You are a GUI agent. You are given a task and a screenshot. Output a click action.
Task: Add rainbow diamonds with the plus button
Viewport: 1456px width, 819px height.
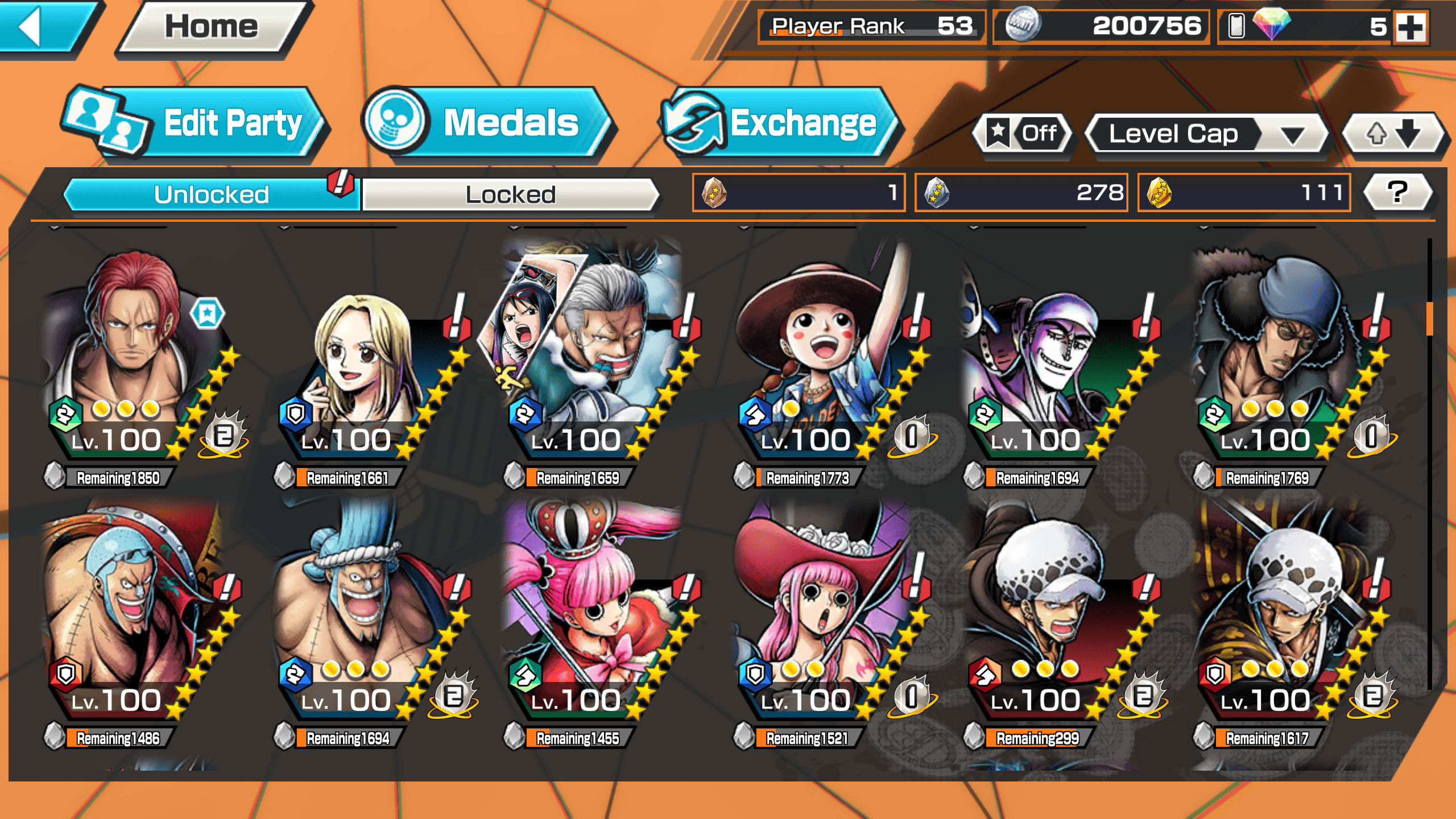[x=1410, y=27]
